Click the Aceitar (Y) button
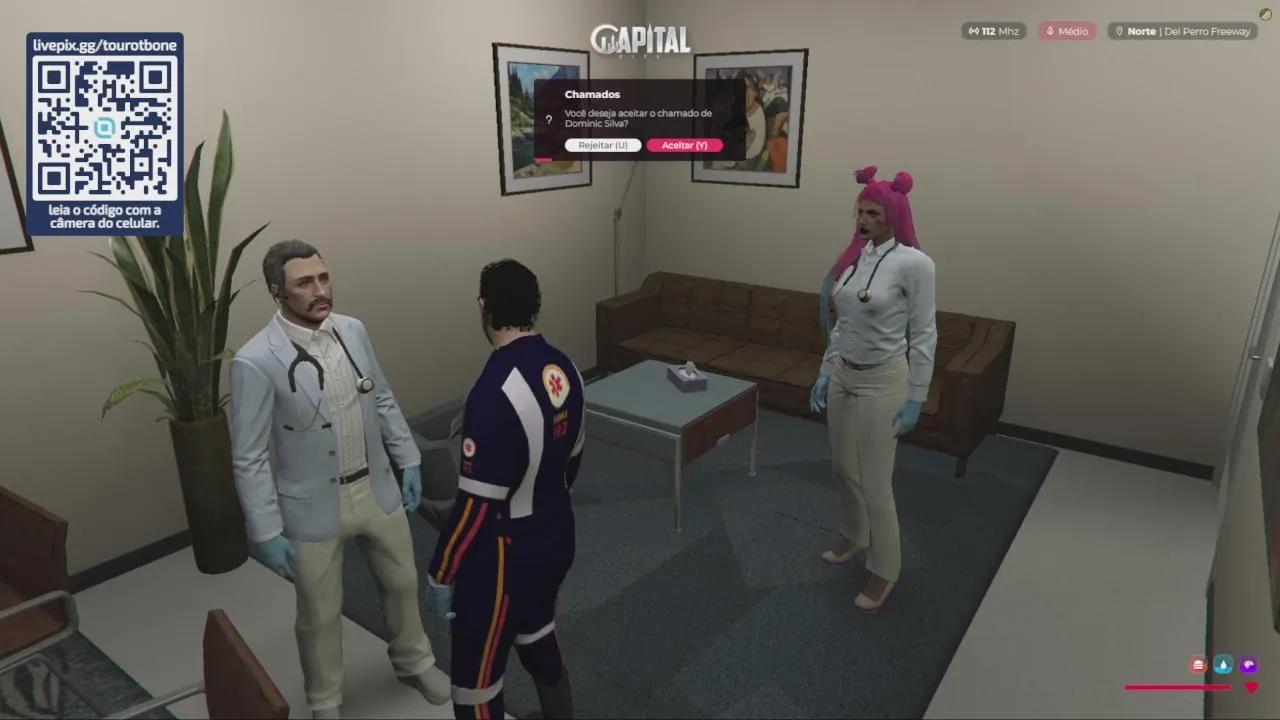 (685, 145)
